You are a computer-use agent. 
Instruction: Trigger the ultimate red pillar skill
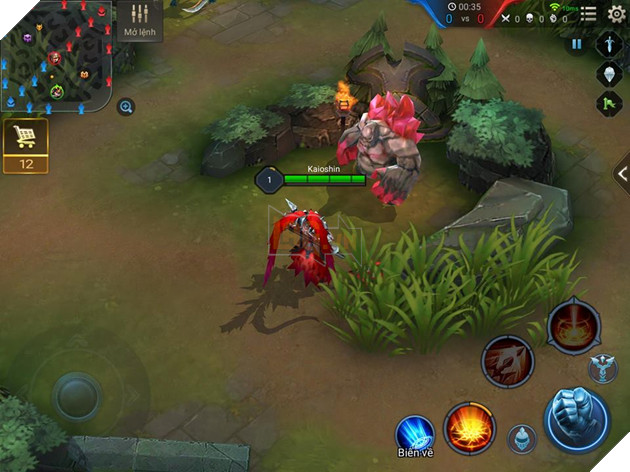click(x=574, y=326)
